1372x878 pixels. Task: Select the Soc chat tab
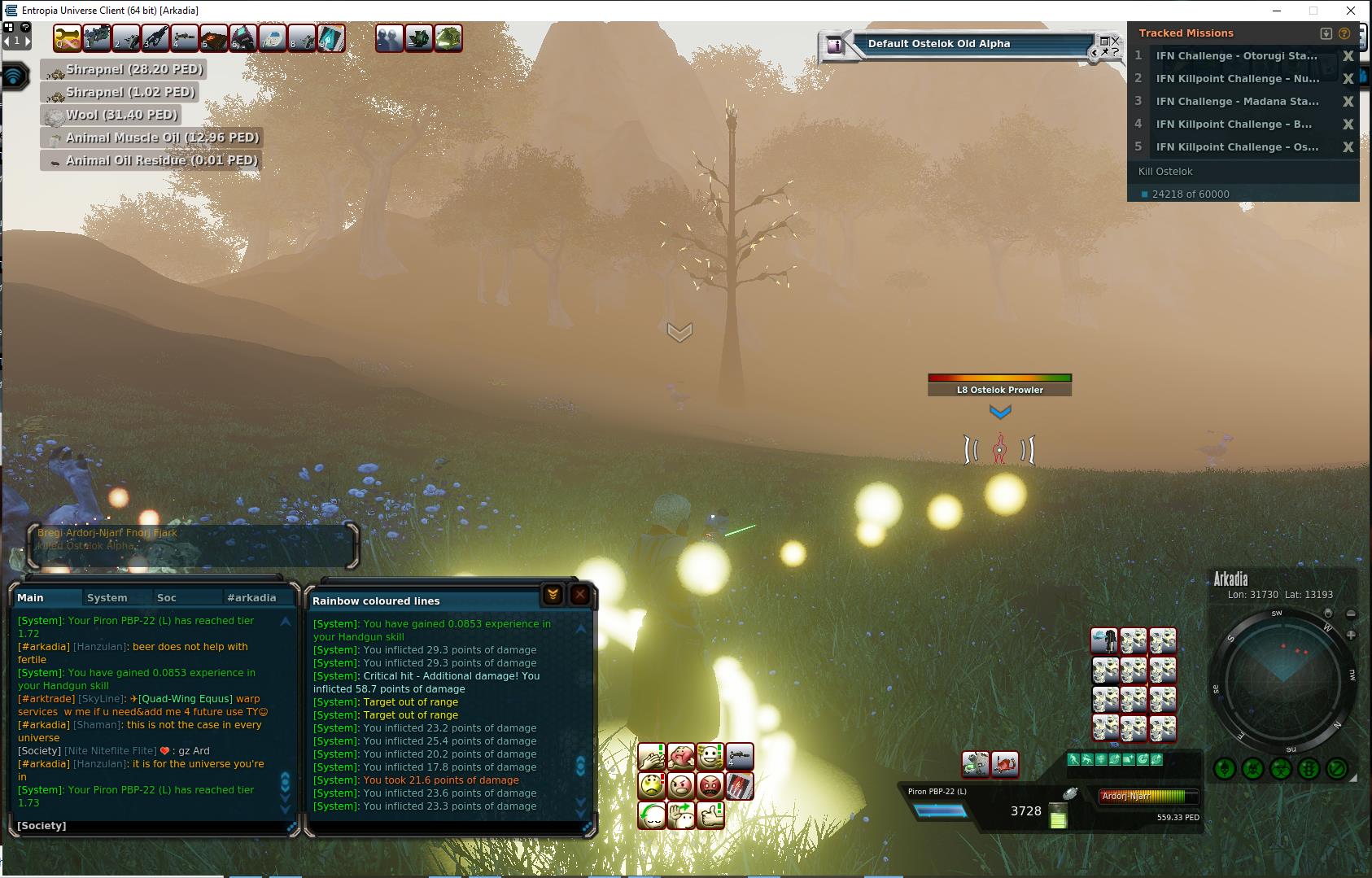pos(167,597)
